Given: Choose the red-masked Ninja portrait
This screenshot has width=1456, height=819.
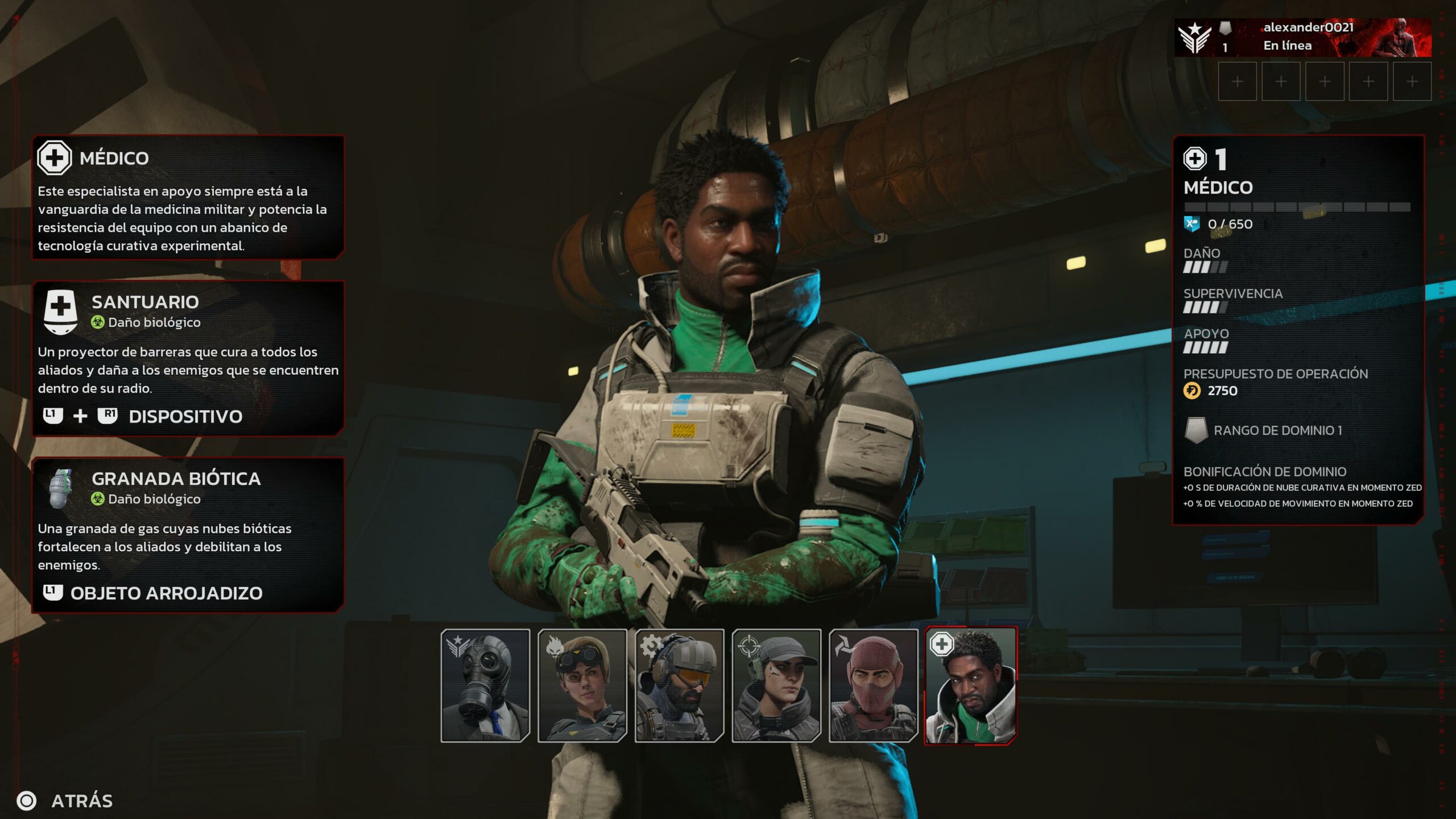Looking at the screenshot, I should (x=873, y=685).
